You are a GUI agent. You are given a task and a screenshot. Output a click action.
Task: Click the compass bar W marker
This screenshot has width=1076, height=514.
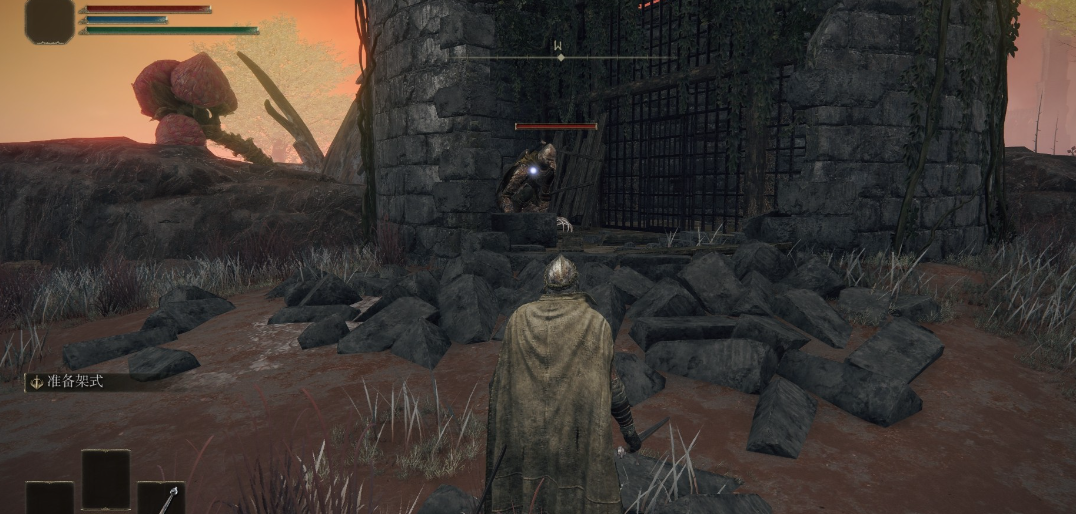tap(560, 45)
